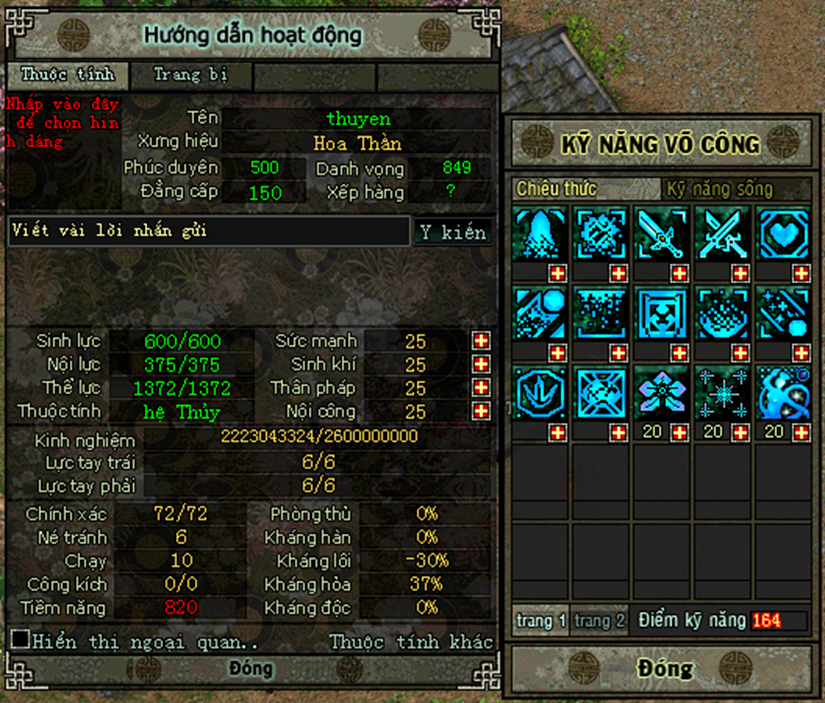Add a point to Thân pháp
The image size is (825, 703).
coord(482,388)
